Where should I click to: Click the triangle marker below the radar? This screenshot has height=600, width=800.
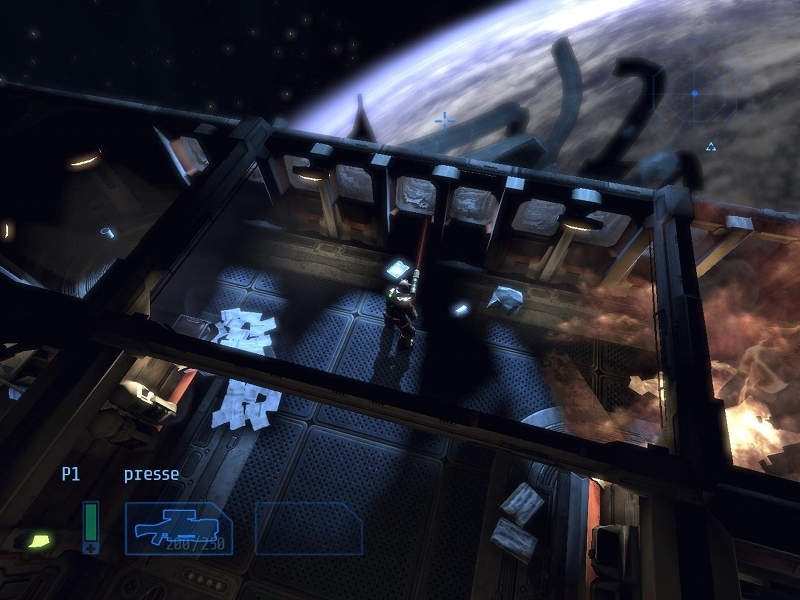coord(711,146)
